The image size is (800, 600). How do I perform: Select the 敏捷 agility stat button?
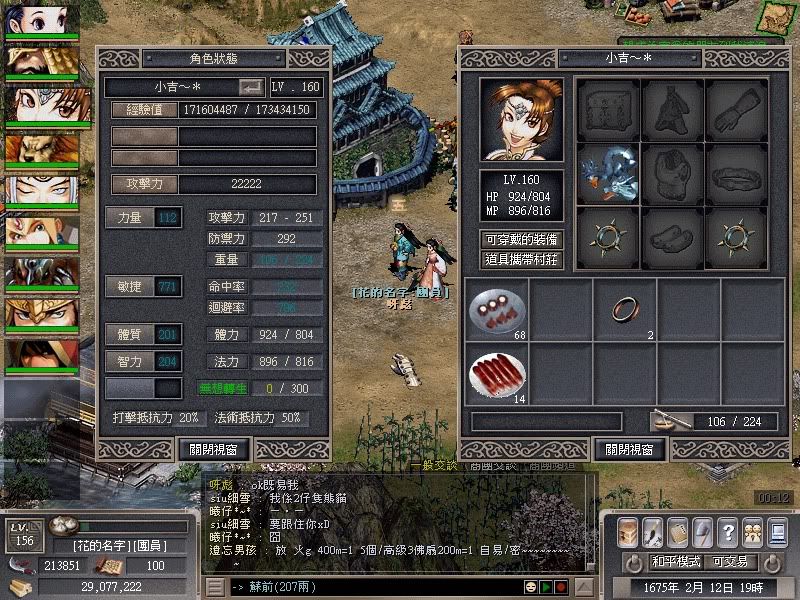[130, 287]
